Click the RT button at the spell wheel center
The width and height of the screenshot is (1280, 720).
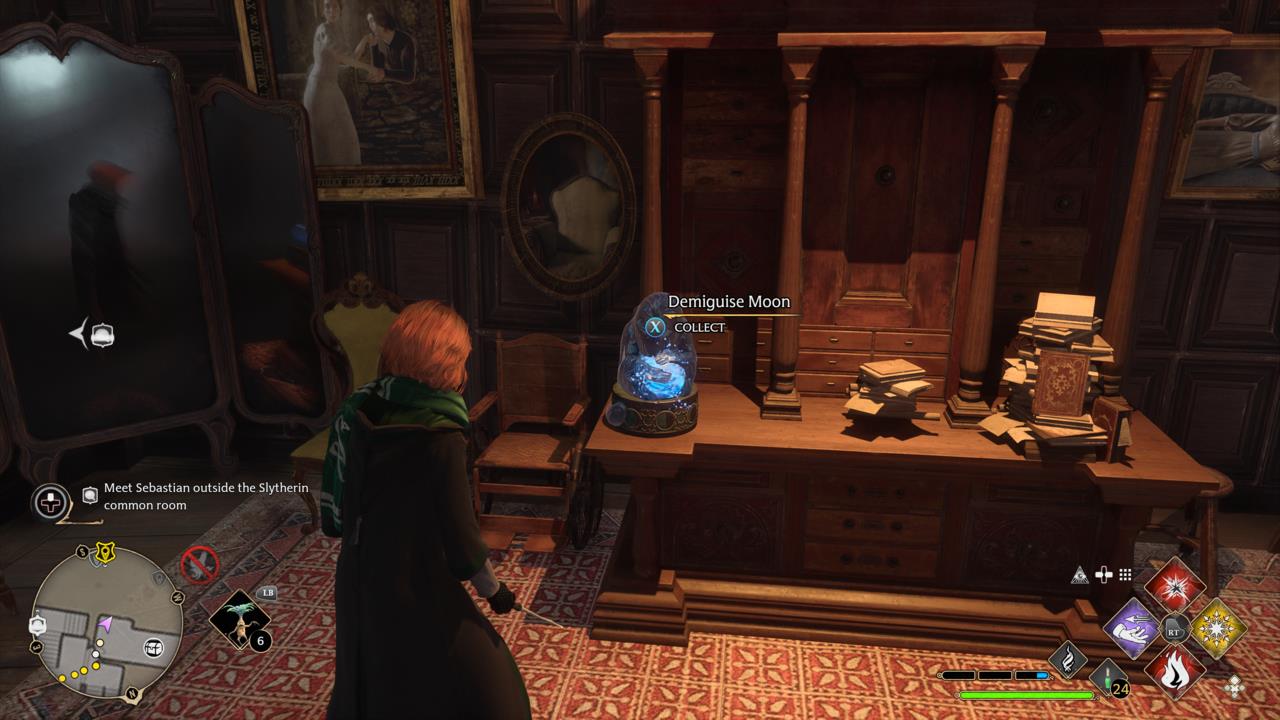[x=1174, y=630]
